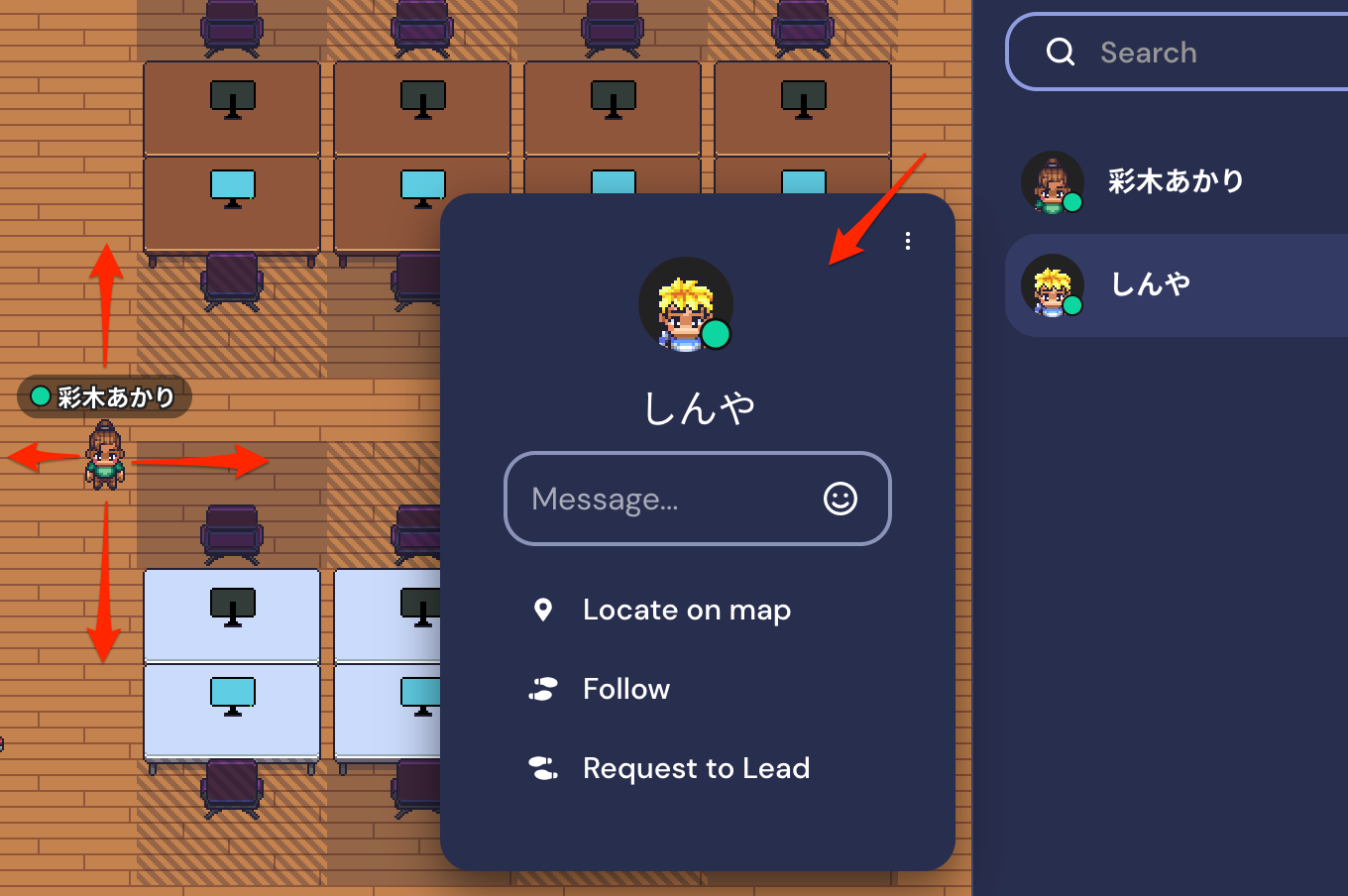
Task: Click the Follow option
Action: point(625,689)
